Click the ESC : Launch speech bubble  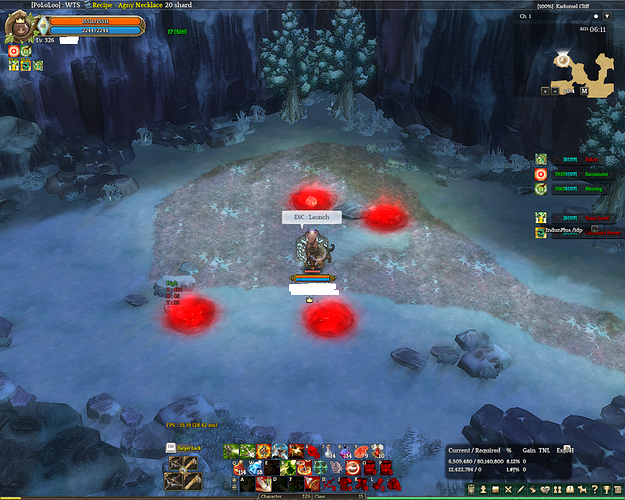pyautogui.click(x=311, y=216)
